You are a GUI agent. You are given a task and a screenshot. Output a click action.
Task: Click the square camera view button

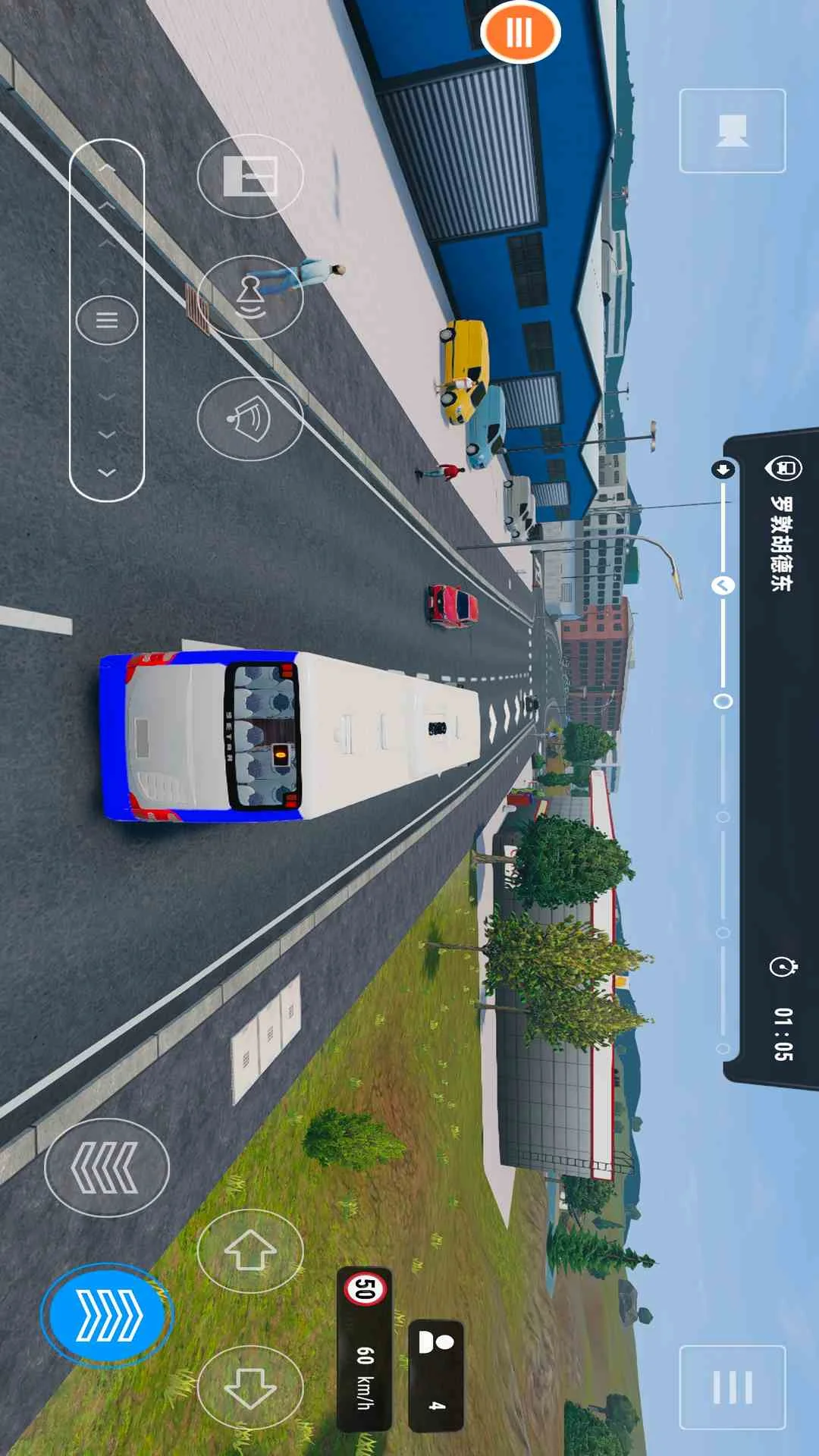coord(732,130)
